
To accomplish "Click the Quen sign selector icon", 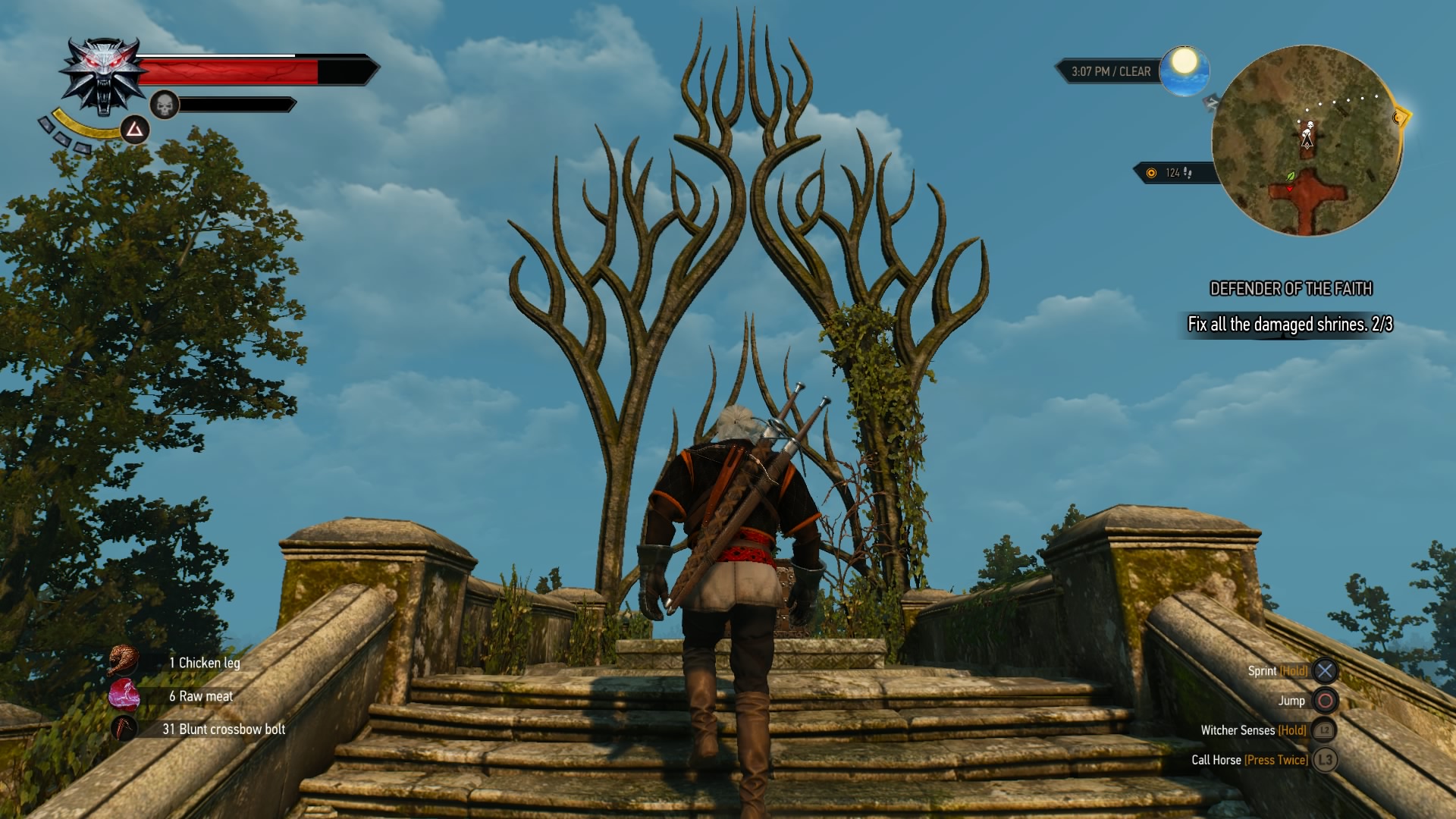I will [x=135, y=130].
